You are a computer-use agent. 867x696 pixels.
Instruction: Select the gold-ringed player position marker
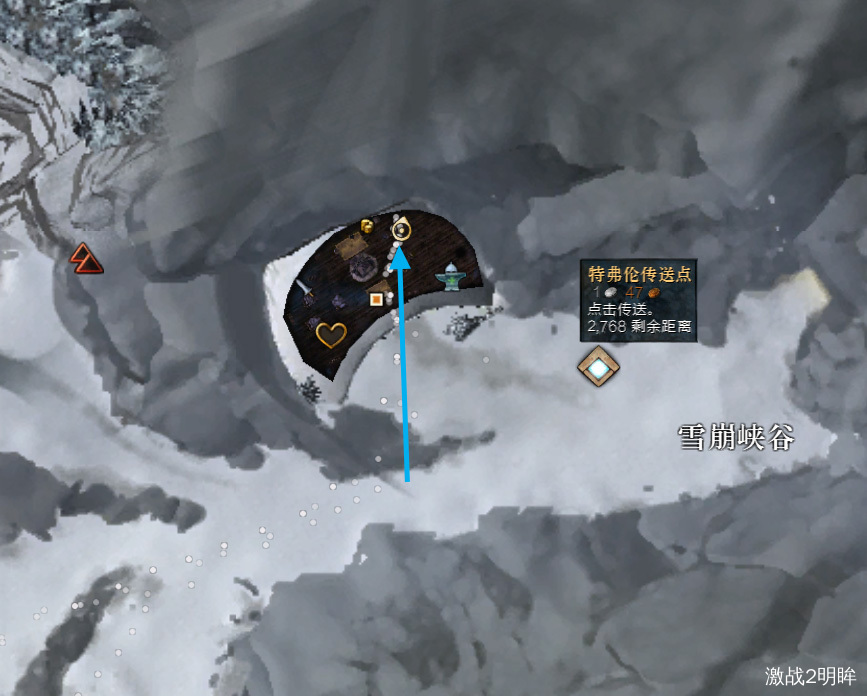tap(400, 231)
